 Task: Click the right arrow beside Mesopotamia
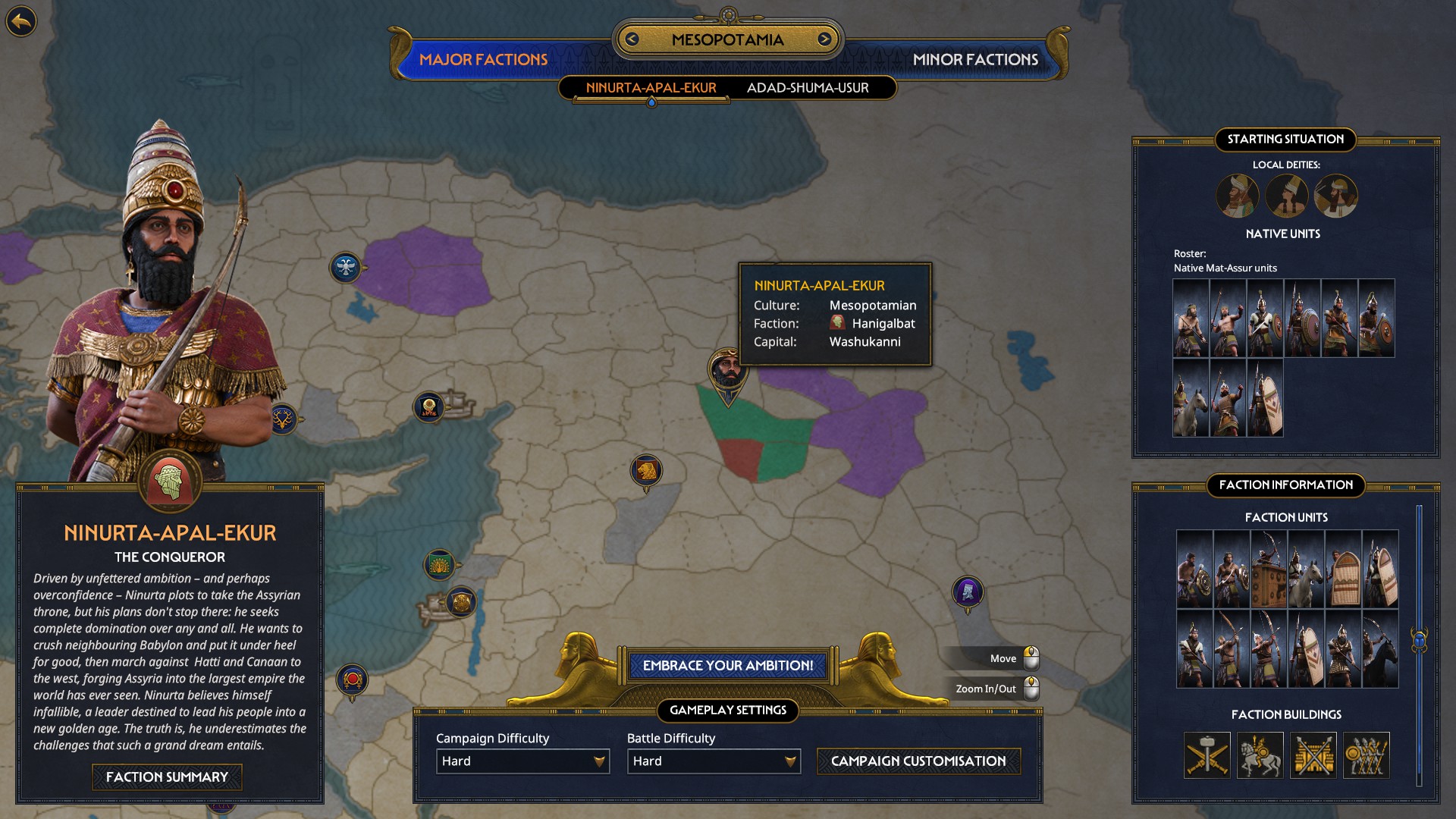click(x=824, y=40)
